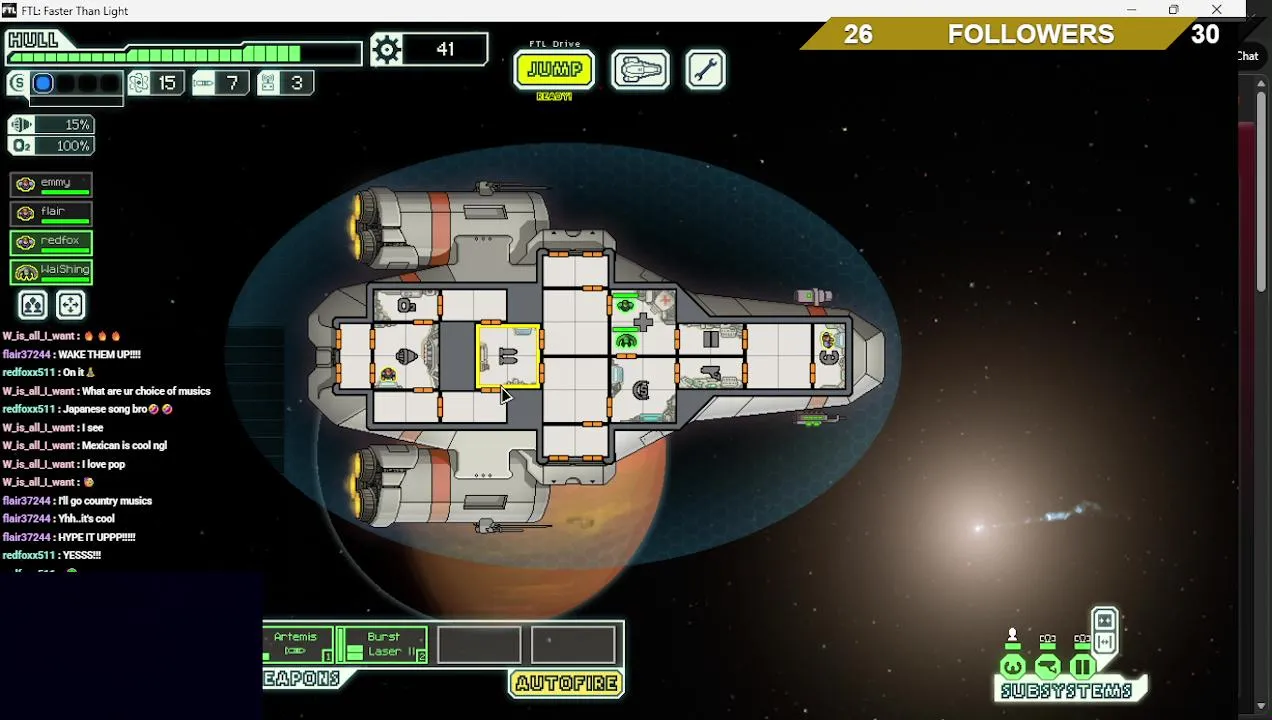Select the Artemis missile weapon slot
This screenshot has height=720, width=1272.
(297, 644)
